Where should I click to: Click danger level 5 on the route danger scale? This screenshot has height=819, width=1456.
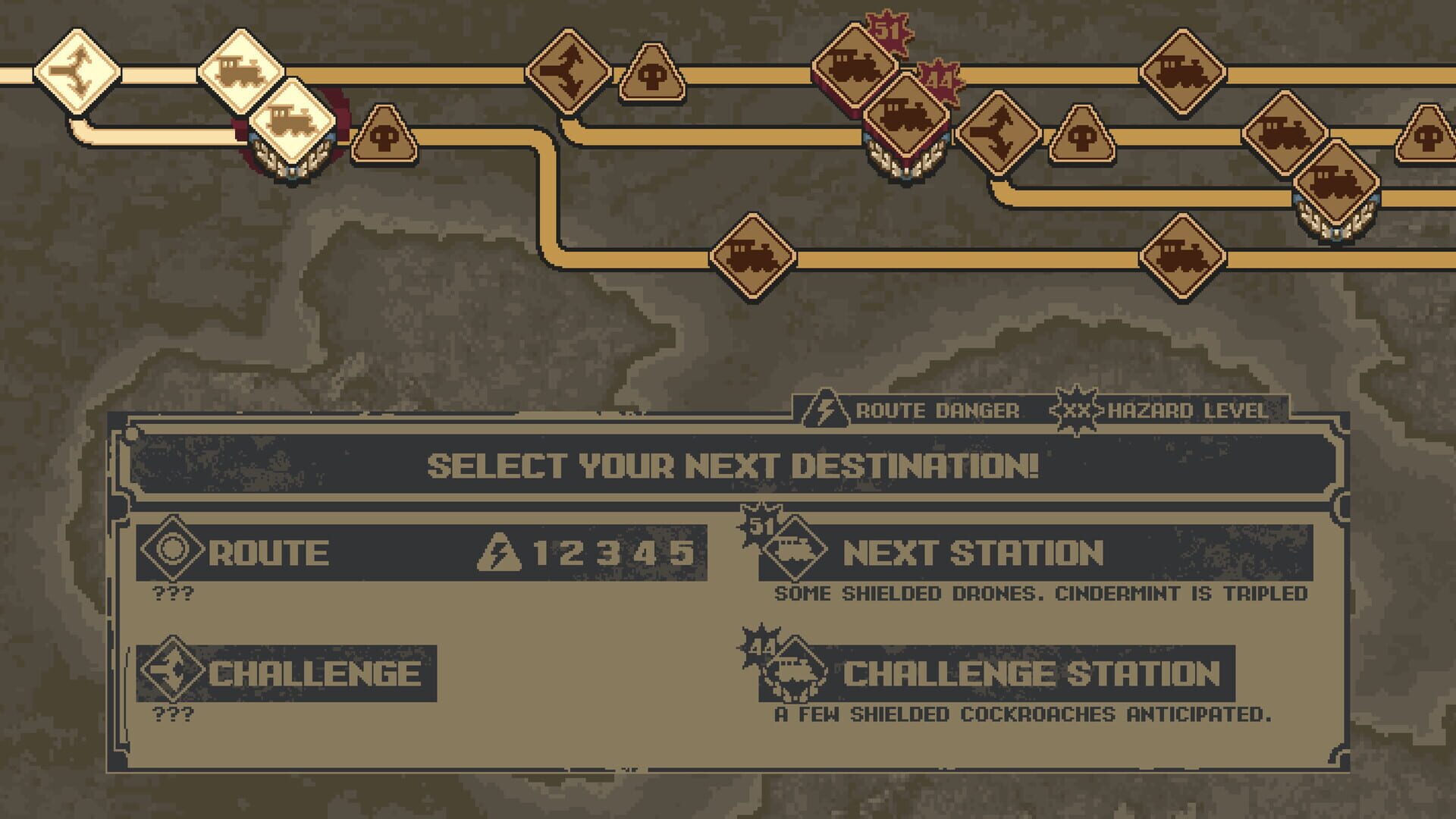tap(682, 556)
